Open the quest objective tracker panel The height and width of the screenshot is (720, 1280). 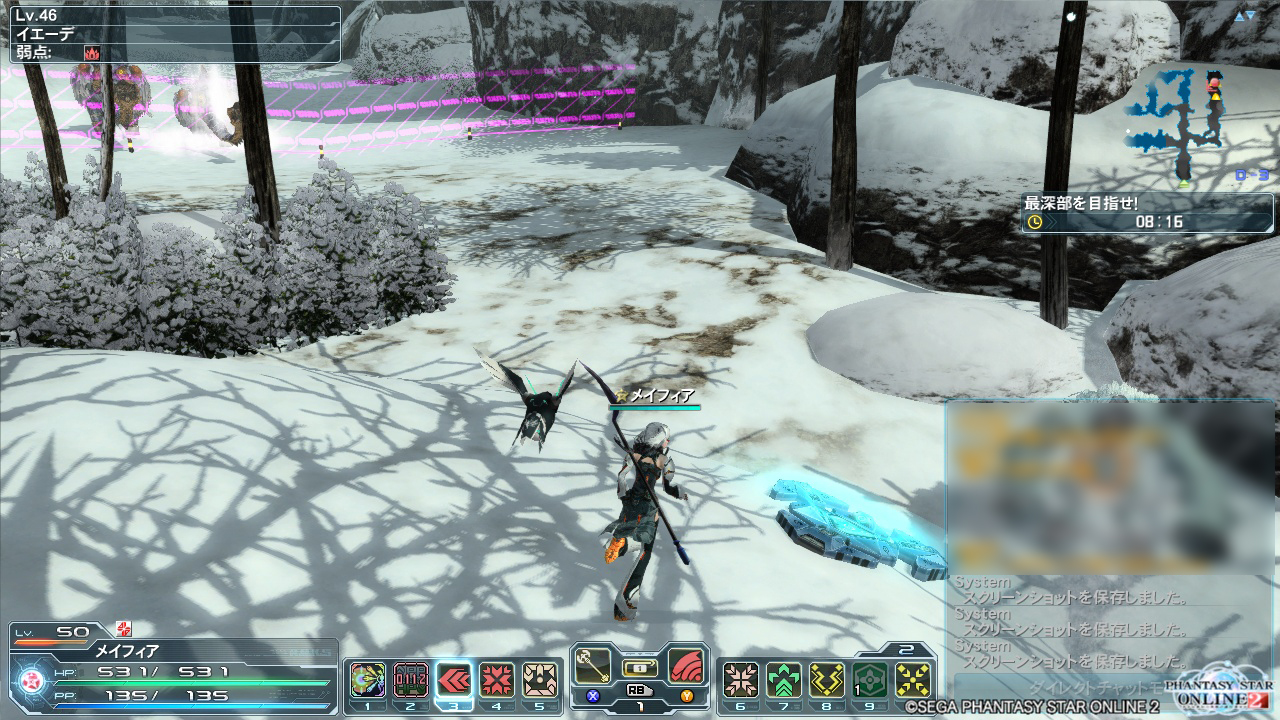[x=1146, y=212]
